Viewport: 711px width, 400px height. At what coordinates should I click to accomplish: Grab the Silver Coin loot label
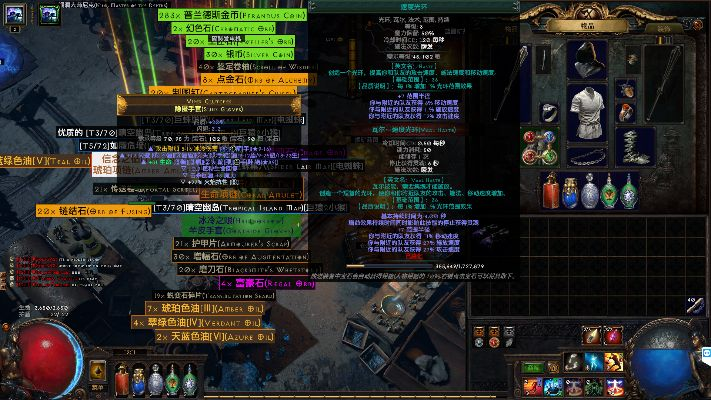point(231,52)
